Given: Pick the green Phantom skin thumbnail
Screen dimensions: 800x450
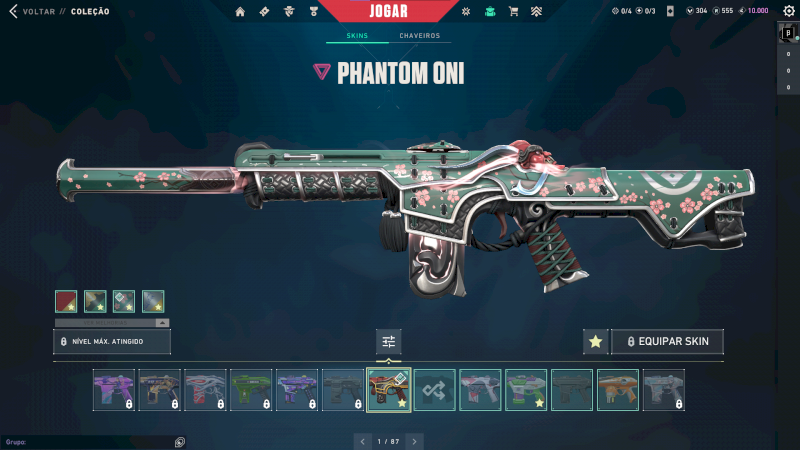Looking at the screenshot, I should [251, 390].
